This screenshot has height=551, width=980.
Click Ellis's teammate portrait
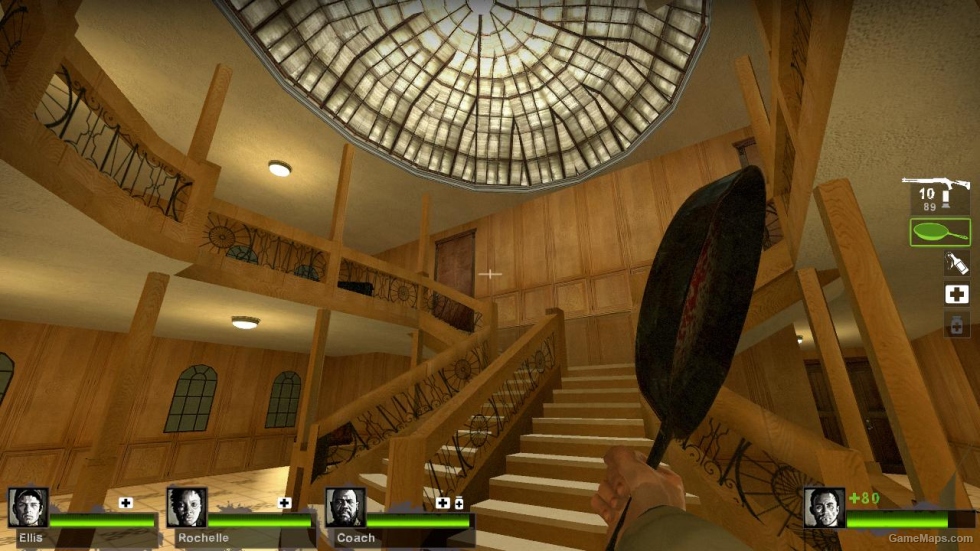28,507
